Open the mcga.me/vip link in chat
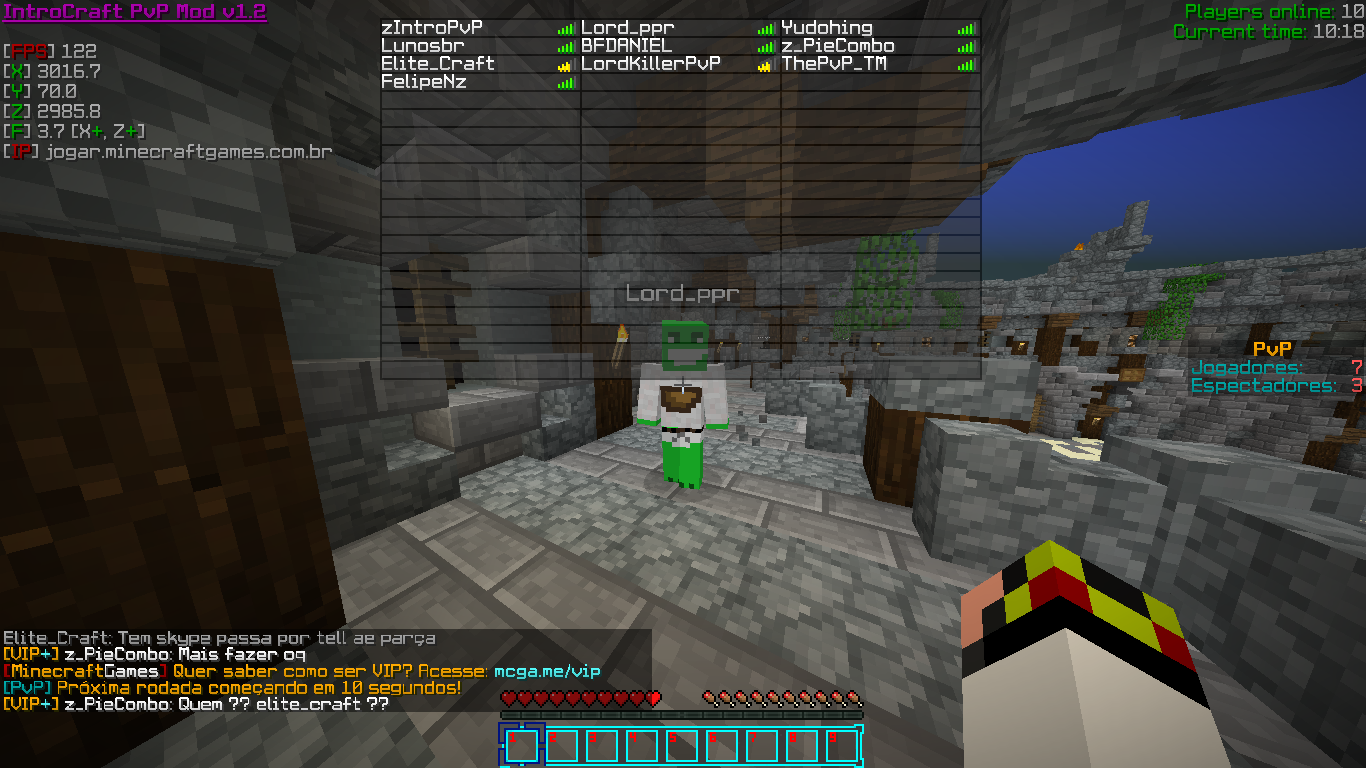 click(x=547, y=672)
